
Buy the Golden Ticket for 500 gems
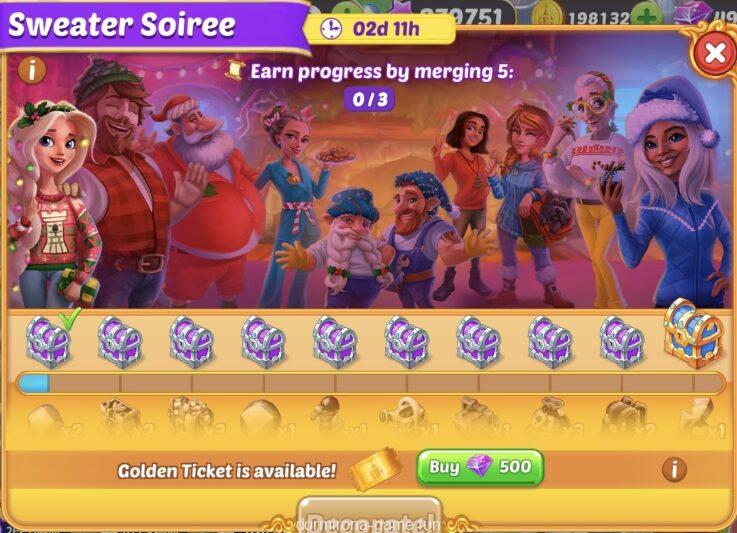point(480,467)
